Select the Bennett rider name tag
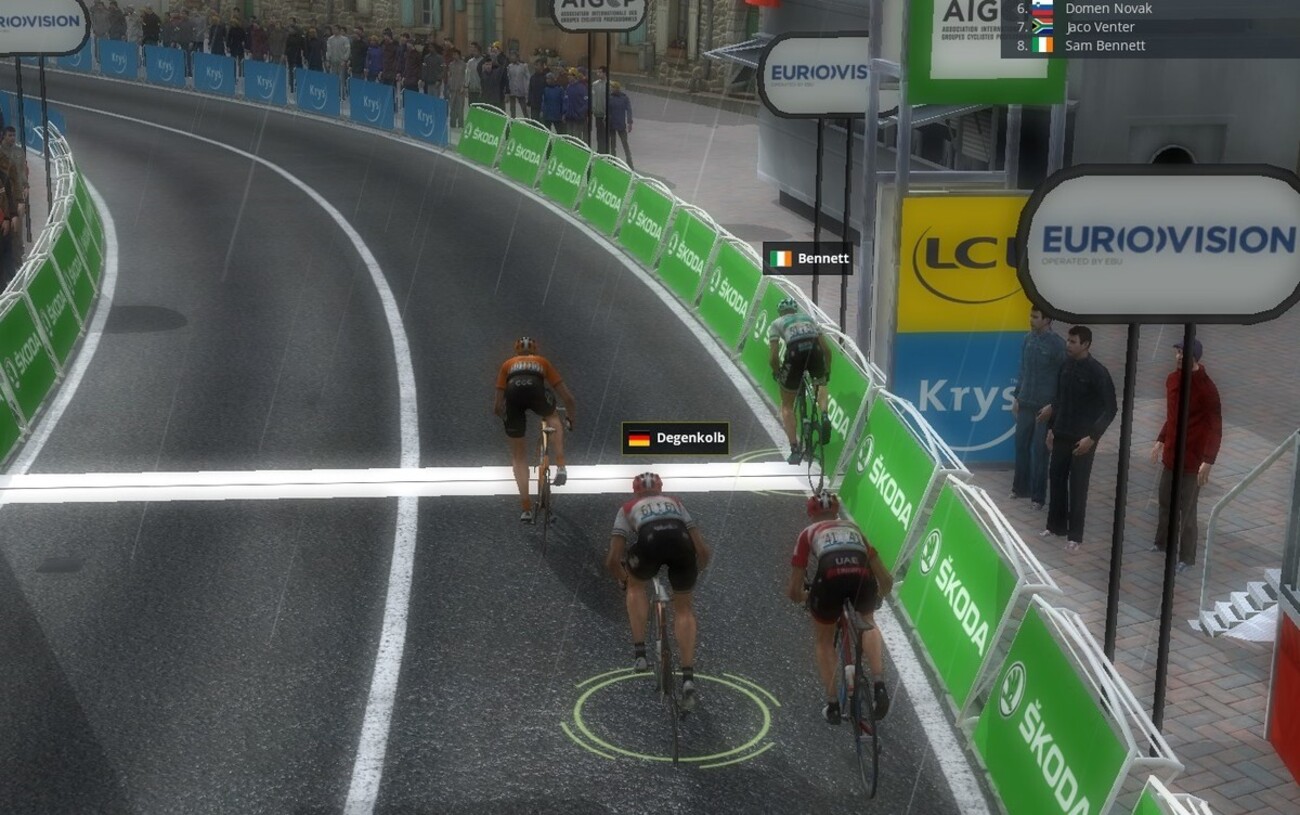Screen dimensions: 1300x815 808,259
